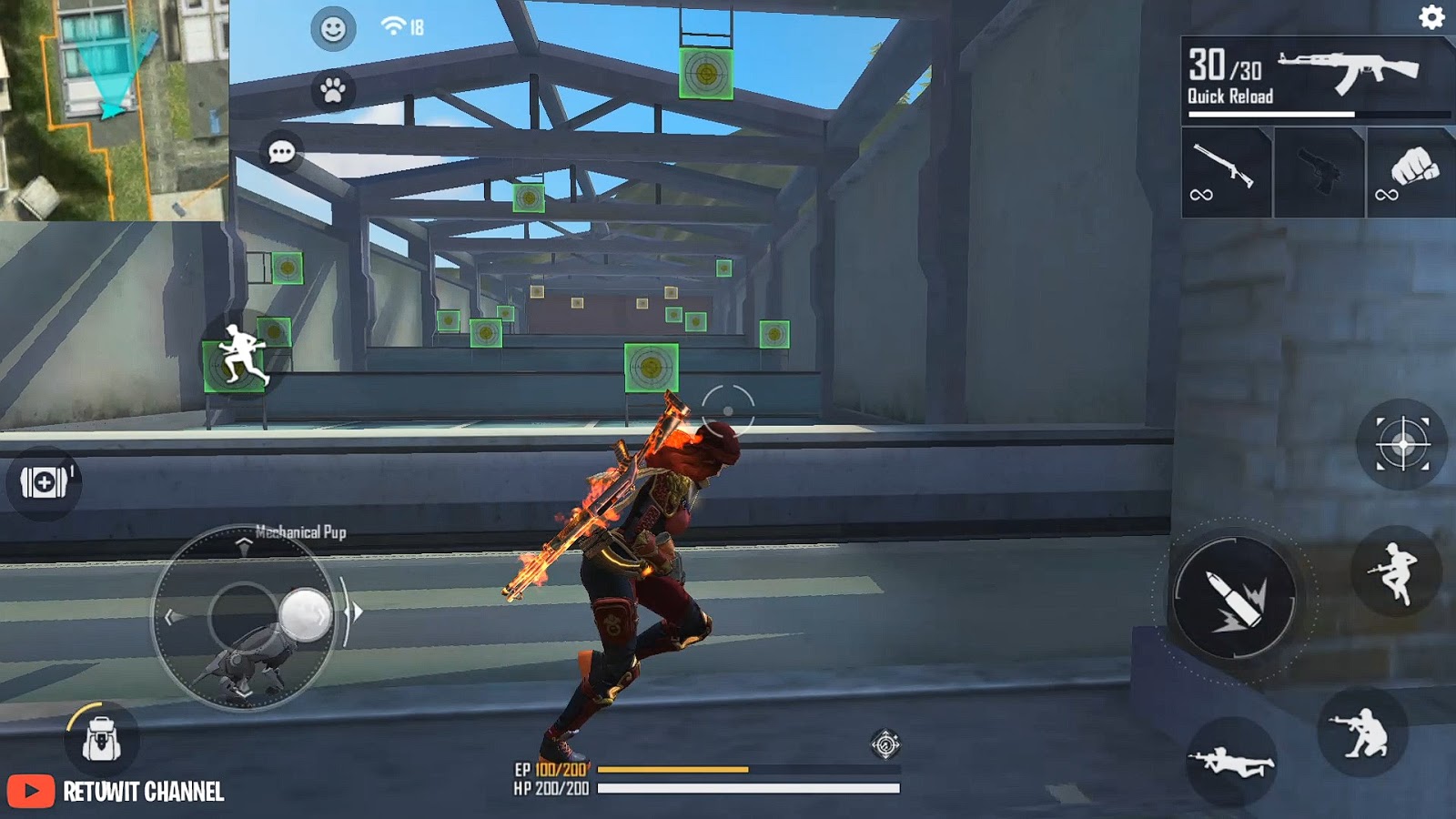Image resolution: width=1456 pixels, height=819 pixels.
Task: Switch to the pistol weapon slot
Action: click(1318, 173)
